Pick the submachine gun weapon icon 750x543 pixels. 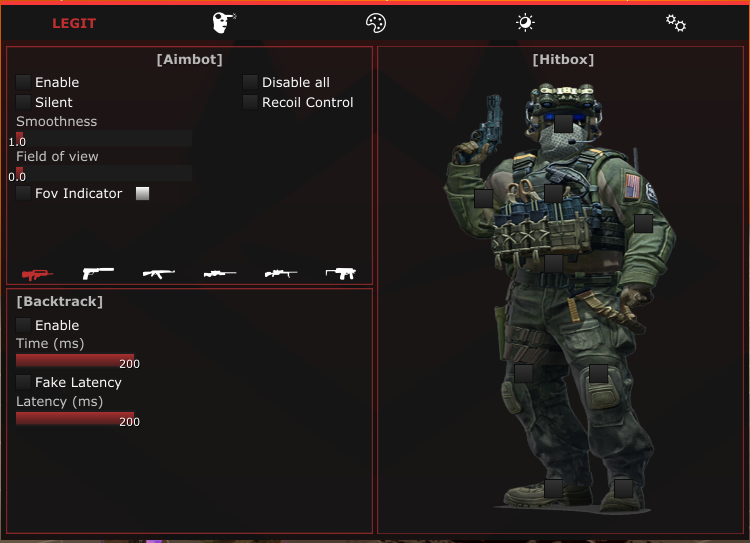point(341,272)
